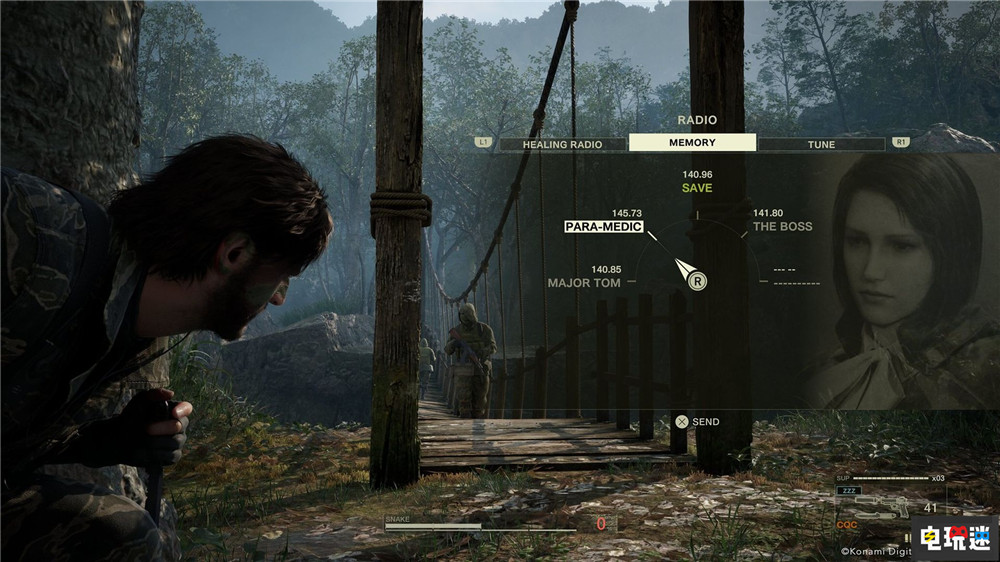Switch to the Healing Radio tab

tap(562, 144)
